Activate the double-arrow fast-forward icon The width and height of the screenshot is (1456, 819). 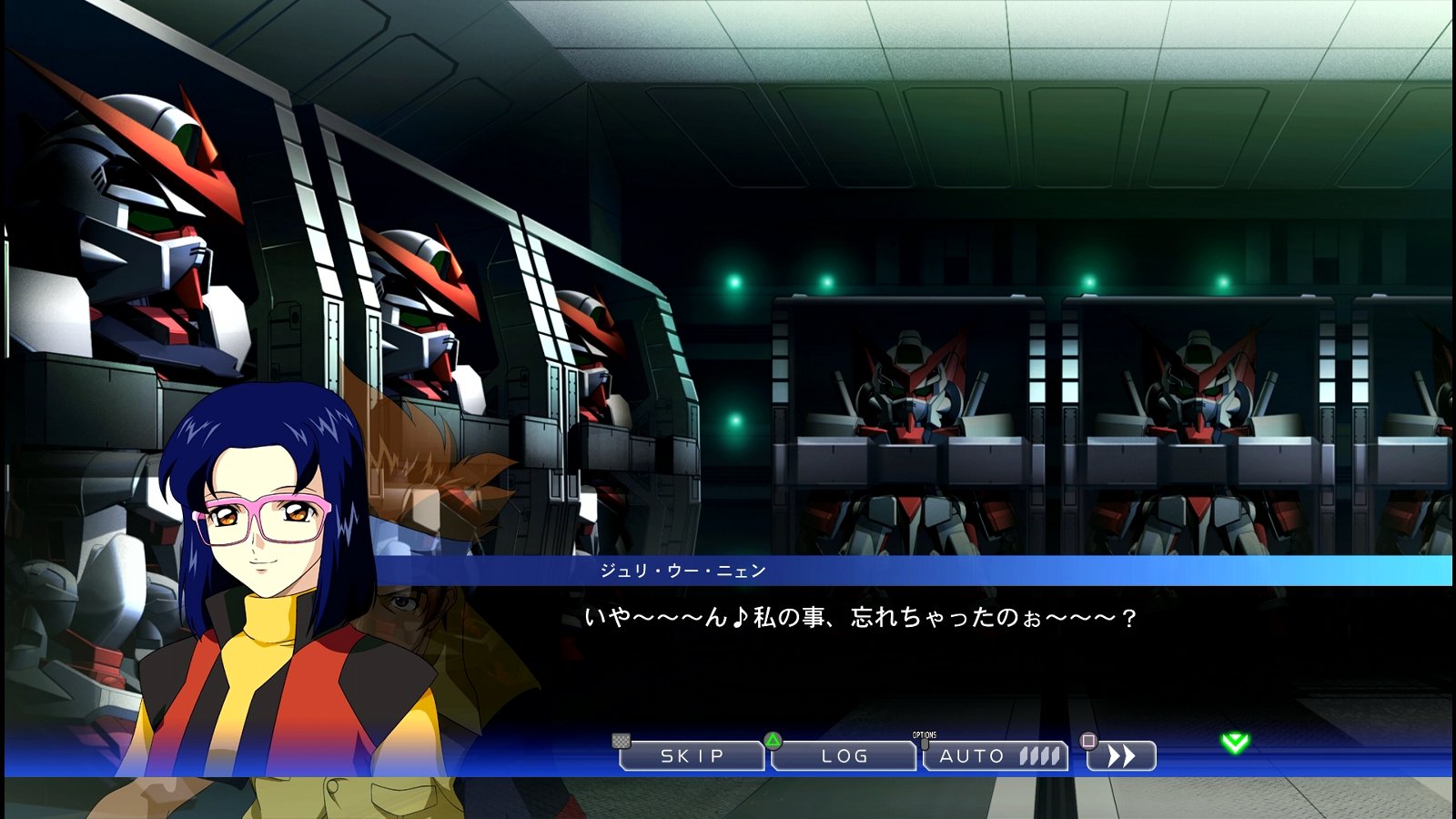tap(1123, 756)
